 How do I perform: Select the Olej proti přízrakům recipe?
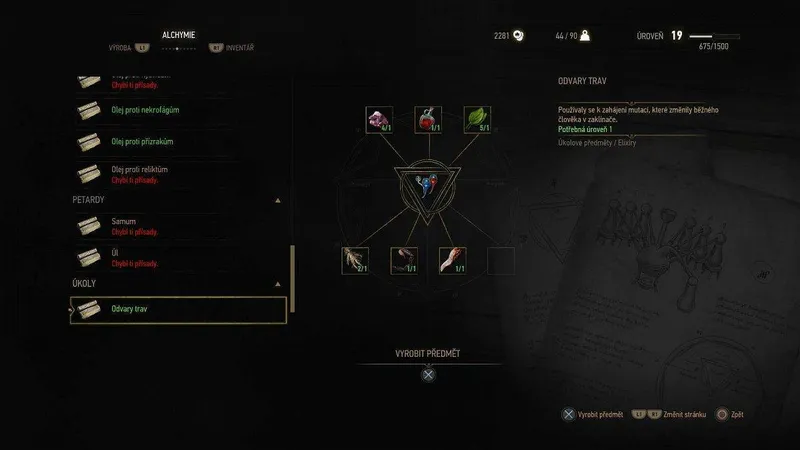click(178, 141)
